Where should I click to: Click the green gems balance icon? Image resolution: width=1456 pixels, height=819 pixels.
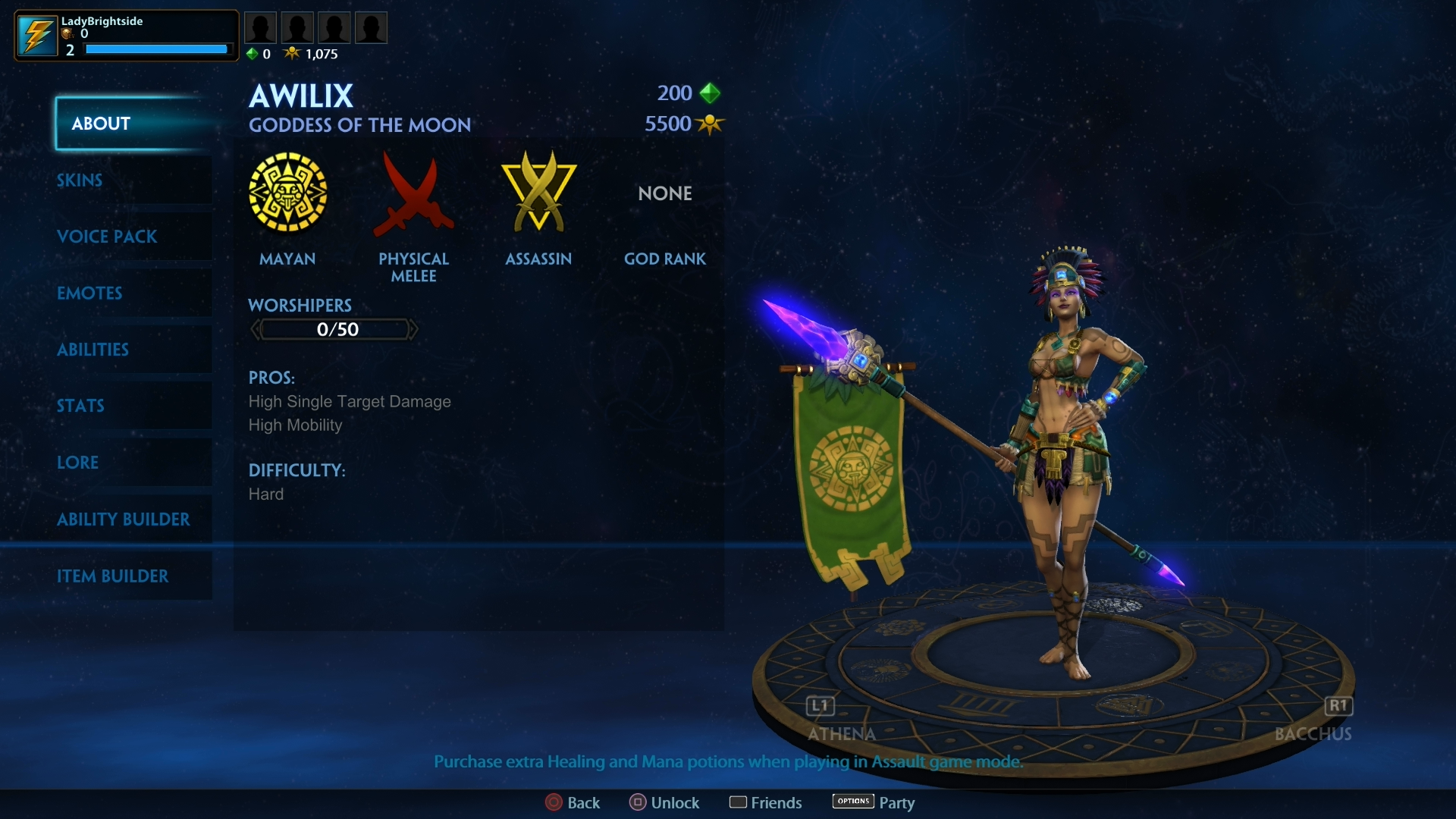pyautogui.click(x=253, y=53)
